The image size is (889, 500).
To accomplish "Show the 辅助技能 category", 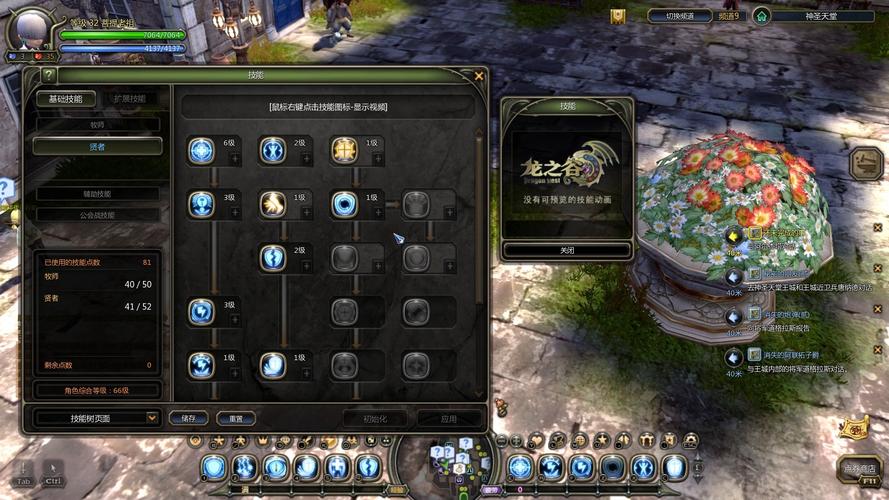I will click(97, 194).
